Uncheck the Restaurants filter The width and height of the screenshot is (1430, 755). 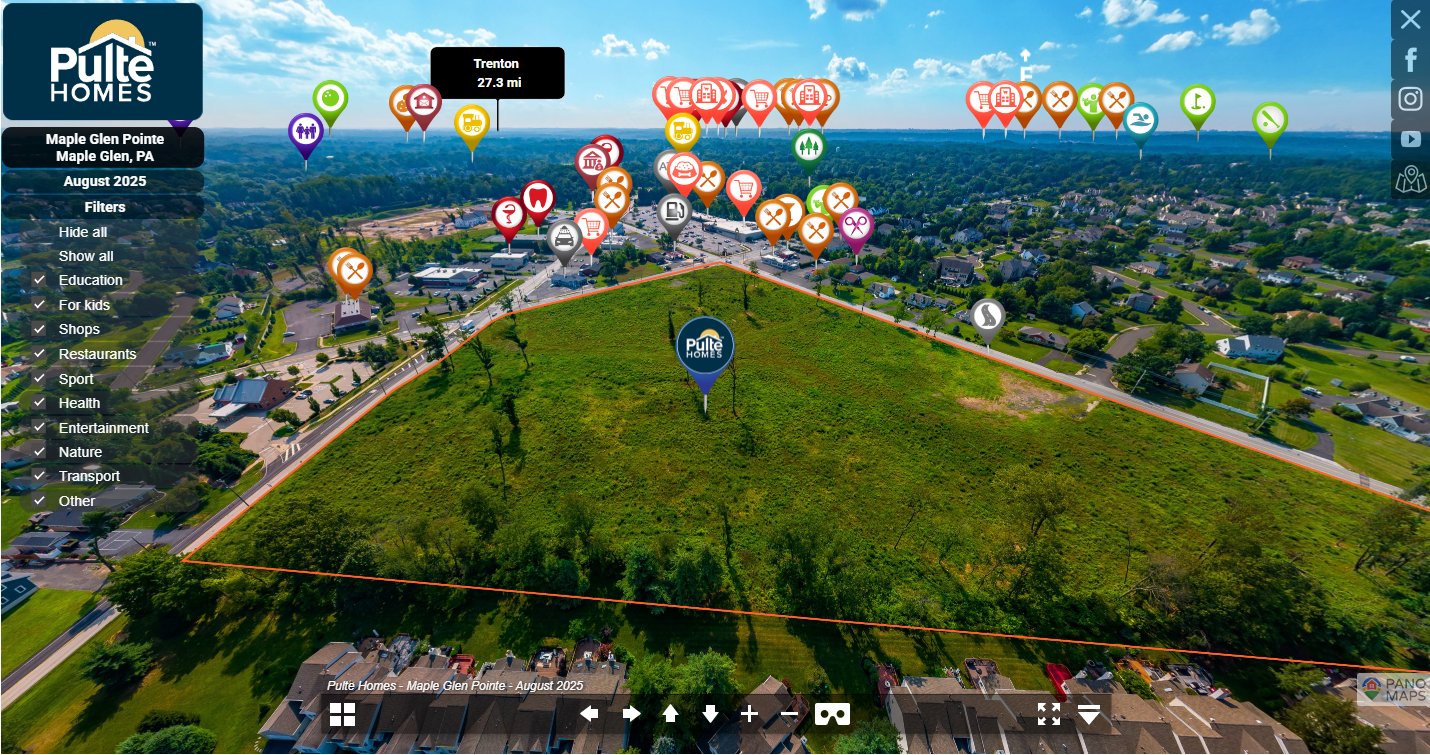point(40,354)
